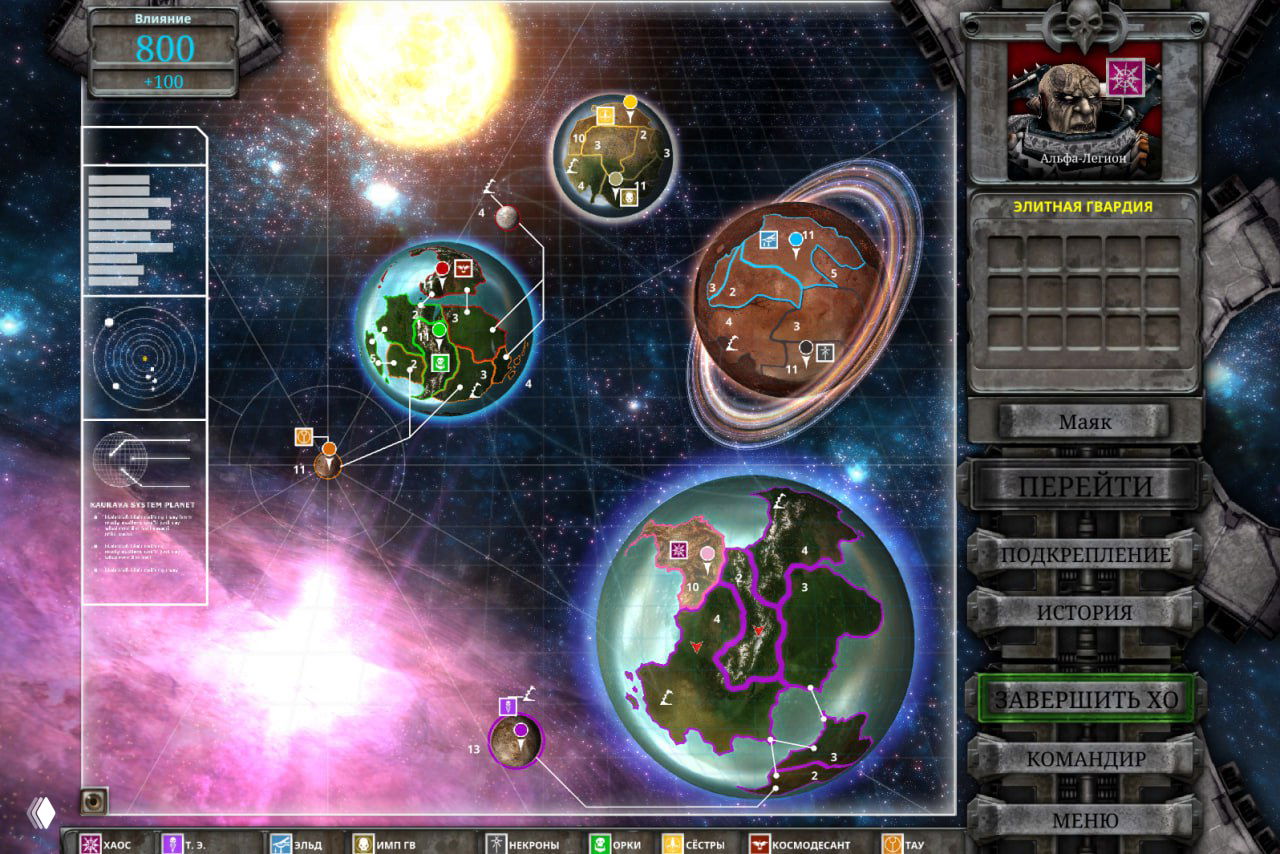
Task: Select the orange Tau army marker
Action: pyautogui.click(x=329, y=450)
